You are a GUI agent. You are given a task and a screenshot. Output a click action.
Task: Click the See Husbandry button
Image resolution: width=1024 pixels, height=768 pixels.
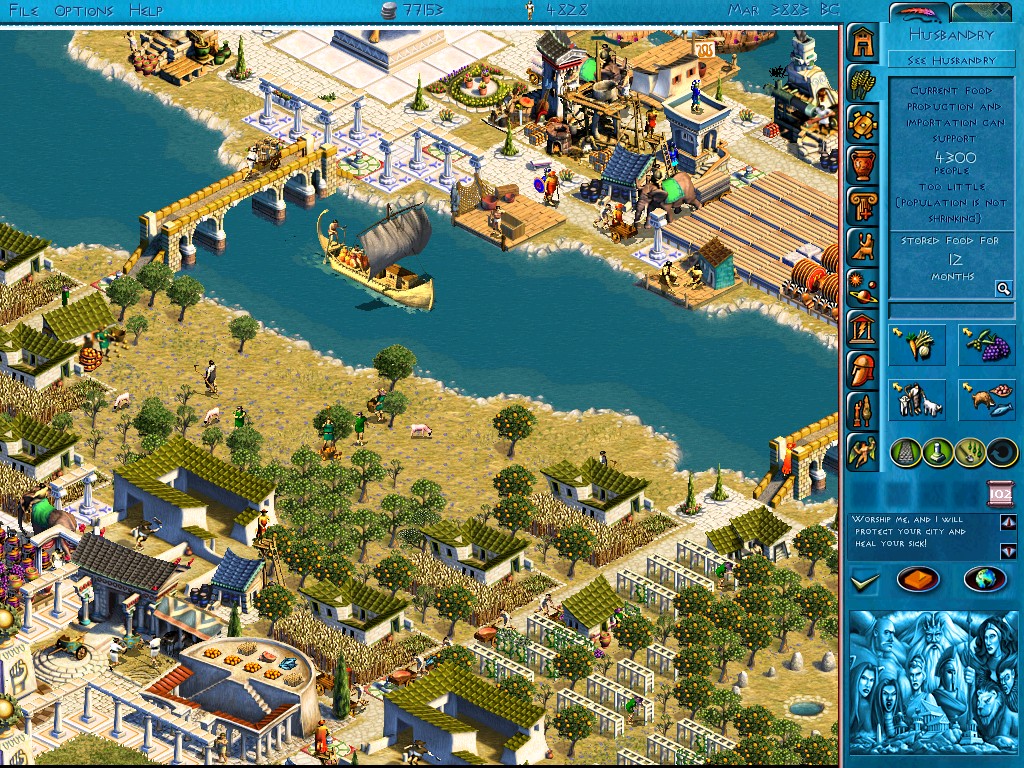tap(951, 60)
